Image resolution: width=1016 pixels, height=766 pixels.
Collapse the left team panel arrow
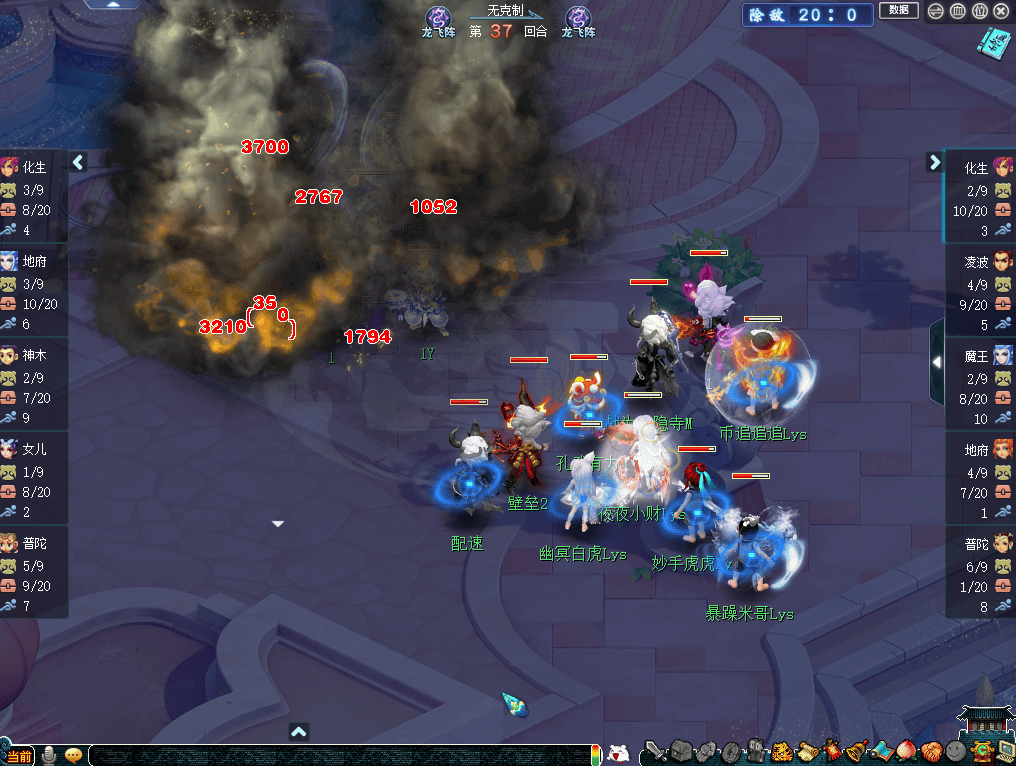(x=79, y=162)
